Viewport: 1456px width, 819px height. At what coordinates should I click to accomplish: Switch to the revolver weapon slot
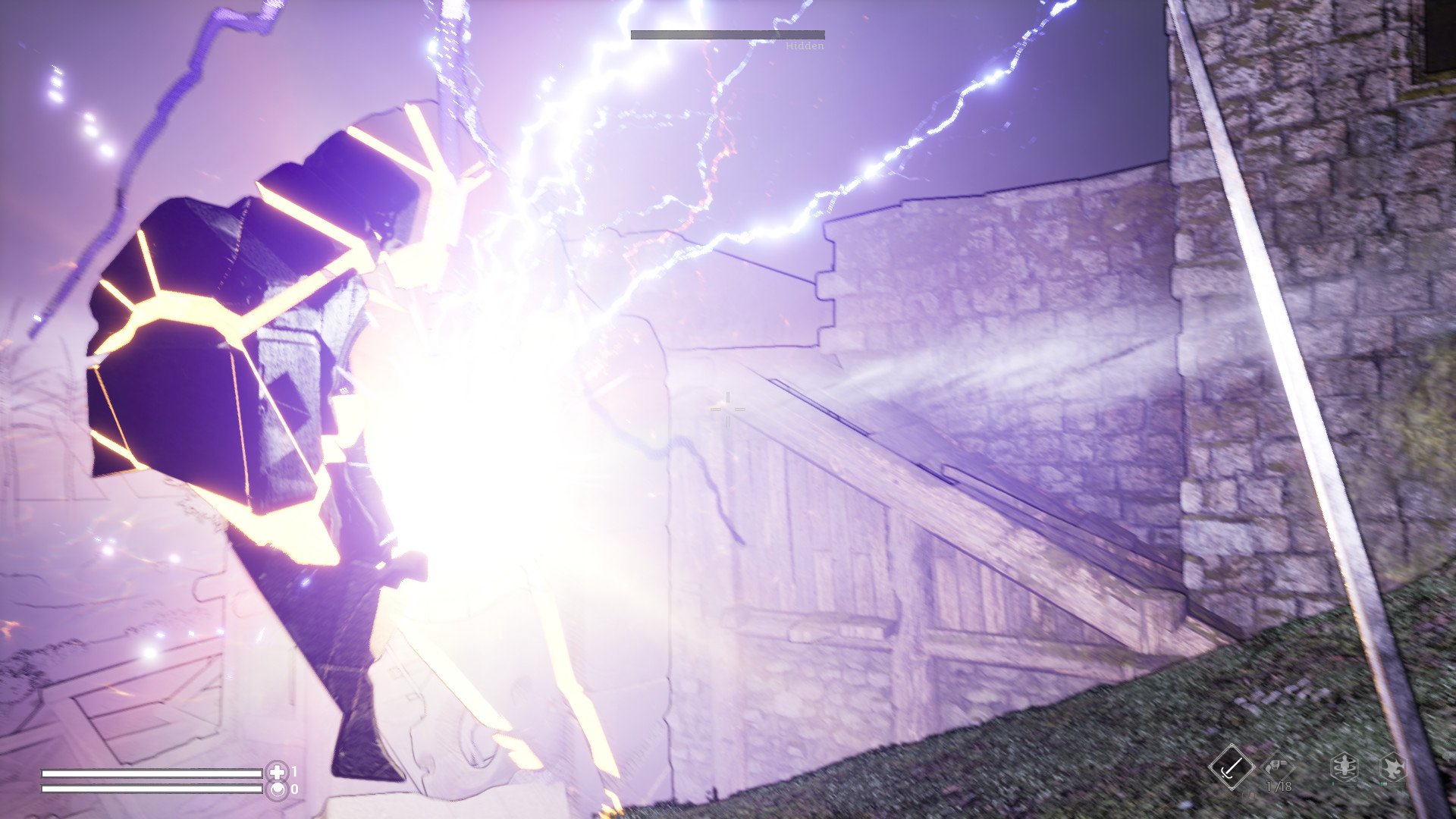click(x=1278, y=767)
